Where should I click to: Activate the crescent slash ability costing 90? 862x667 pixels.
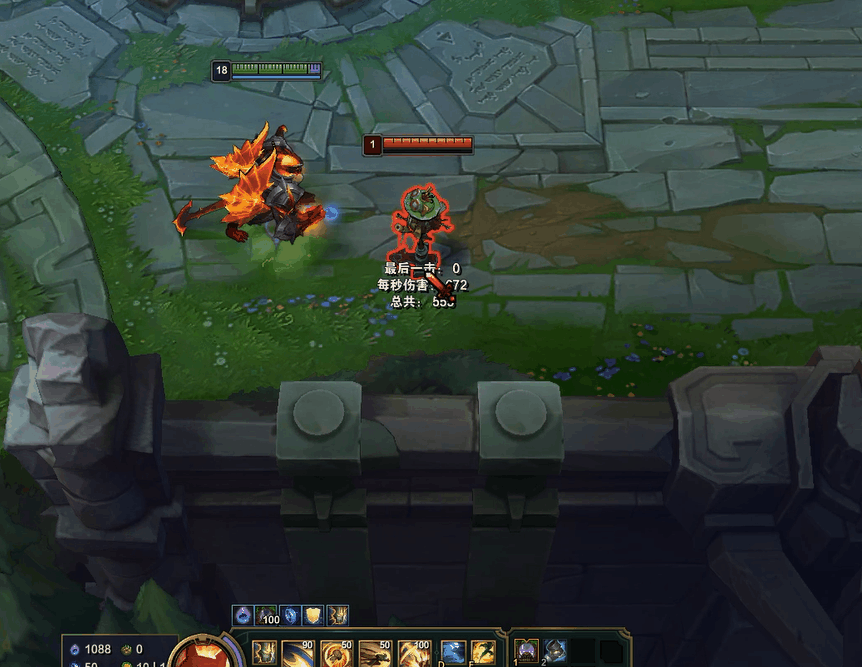(x=296, y=653)
